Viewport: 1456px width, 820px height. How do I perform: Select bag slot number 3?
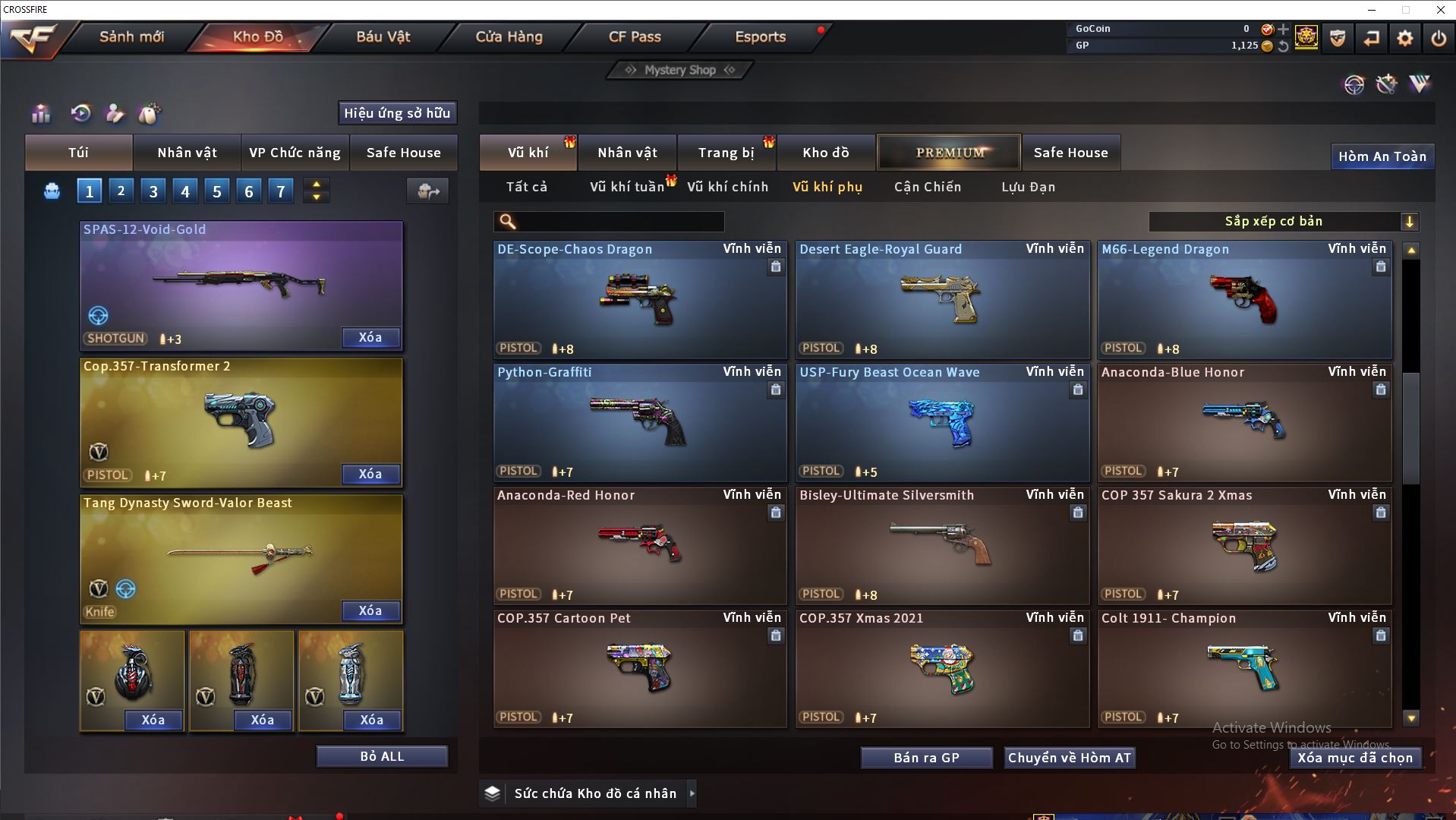153,191
